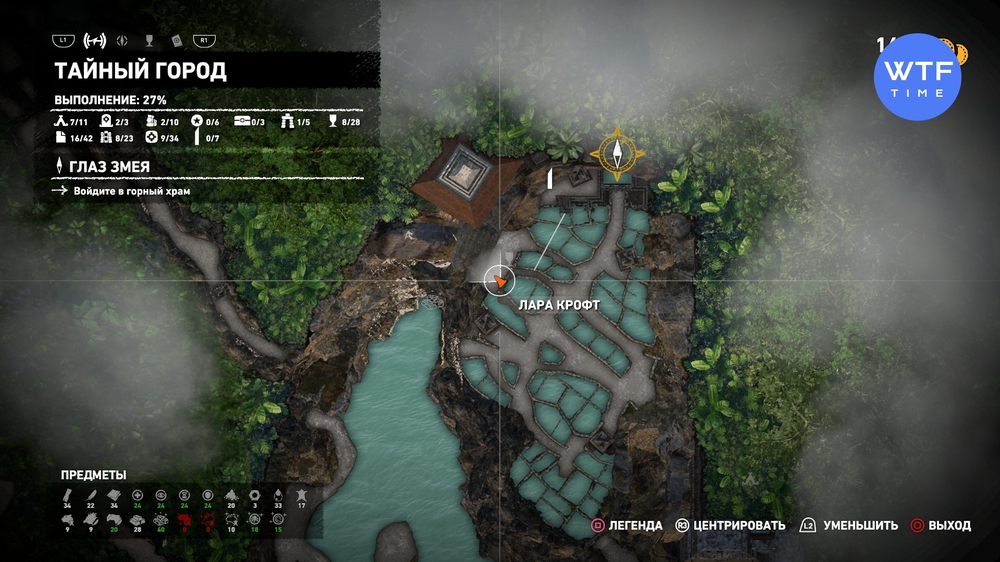Viewport: 1000px width, 562px height.
Task: Select the feather resource icon
Action: coord(90,495)
